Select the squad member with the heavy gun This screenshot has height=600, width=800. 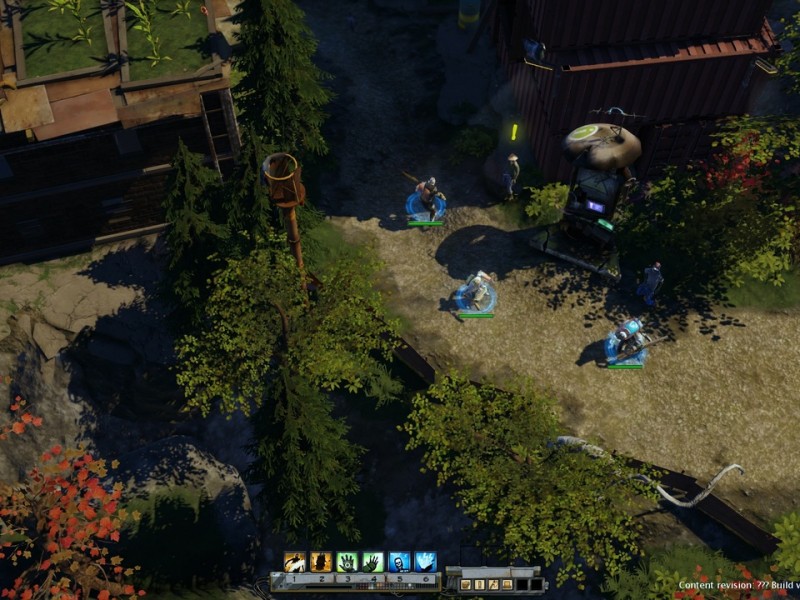pos(626,340)
